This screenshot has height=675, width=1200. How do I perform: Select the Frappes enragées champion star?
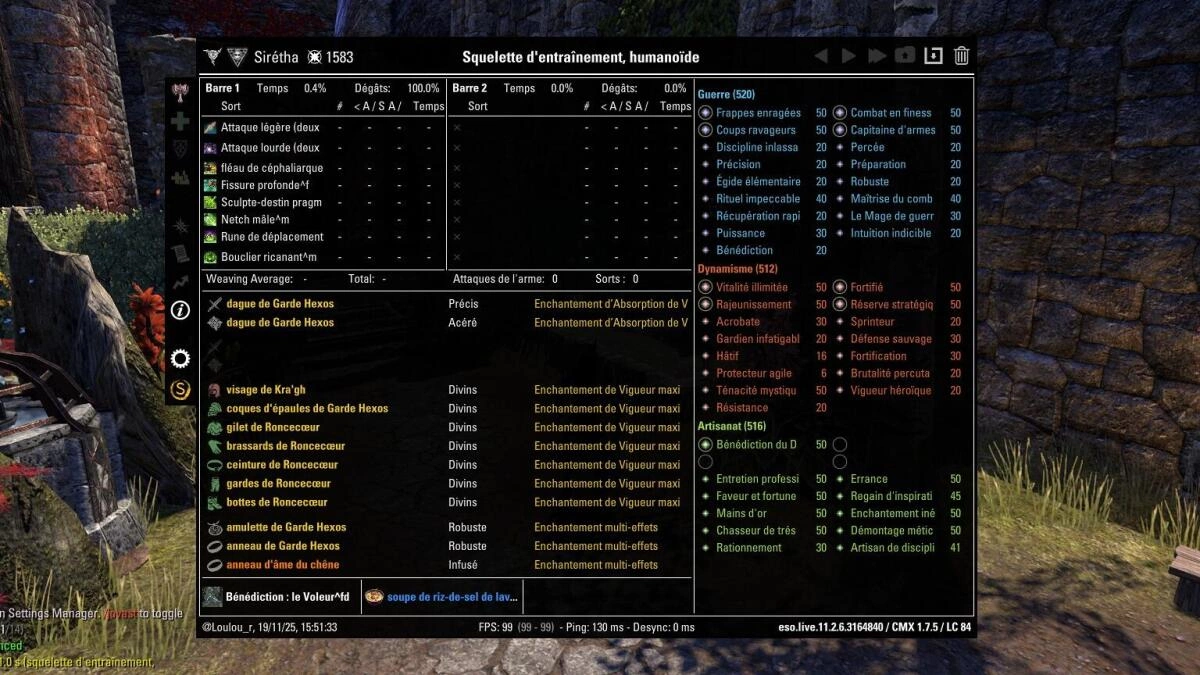[x=758, y=113]
